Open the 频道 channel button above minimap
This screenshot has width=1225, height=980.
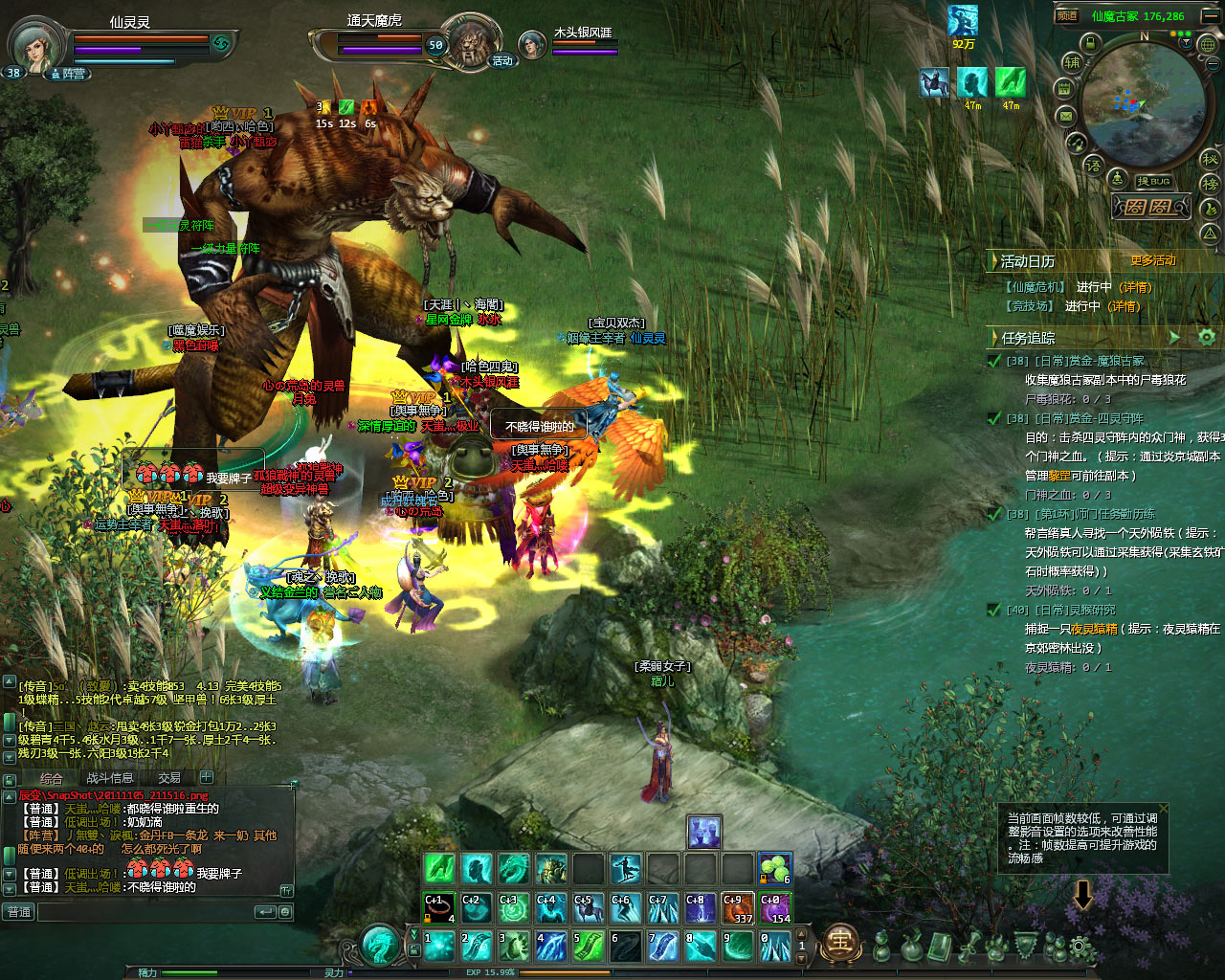tap(1067, 15)
